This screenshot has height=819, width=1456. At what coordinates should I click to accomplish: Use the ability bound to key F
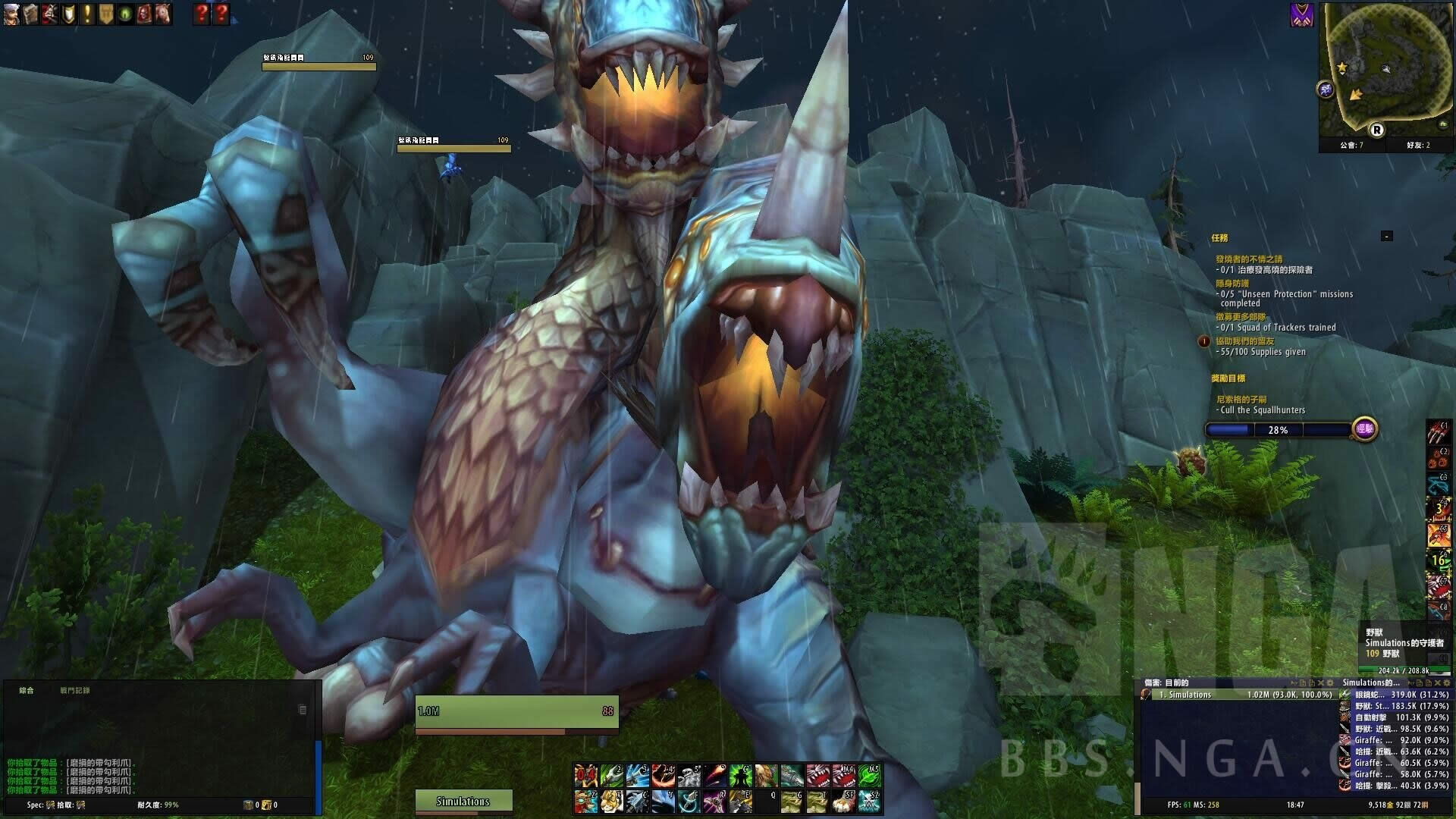[689, 801]
